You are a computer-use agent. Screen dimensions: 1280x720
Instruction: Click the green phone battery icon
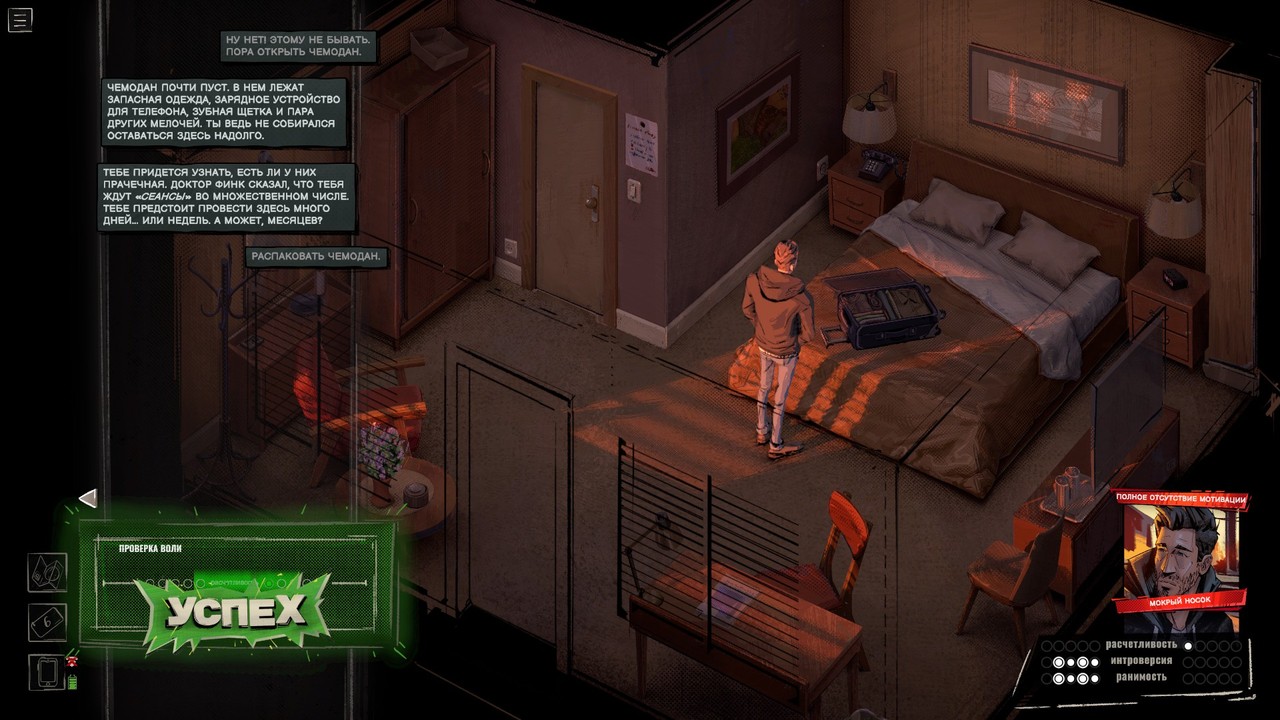(72, 682)
